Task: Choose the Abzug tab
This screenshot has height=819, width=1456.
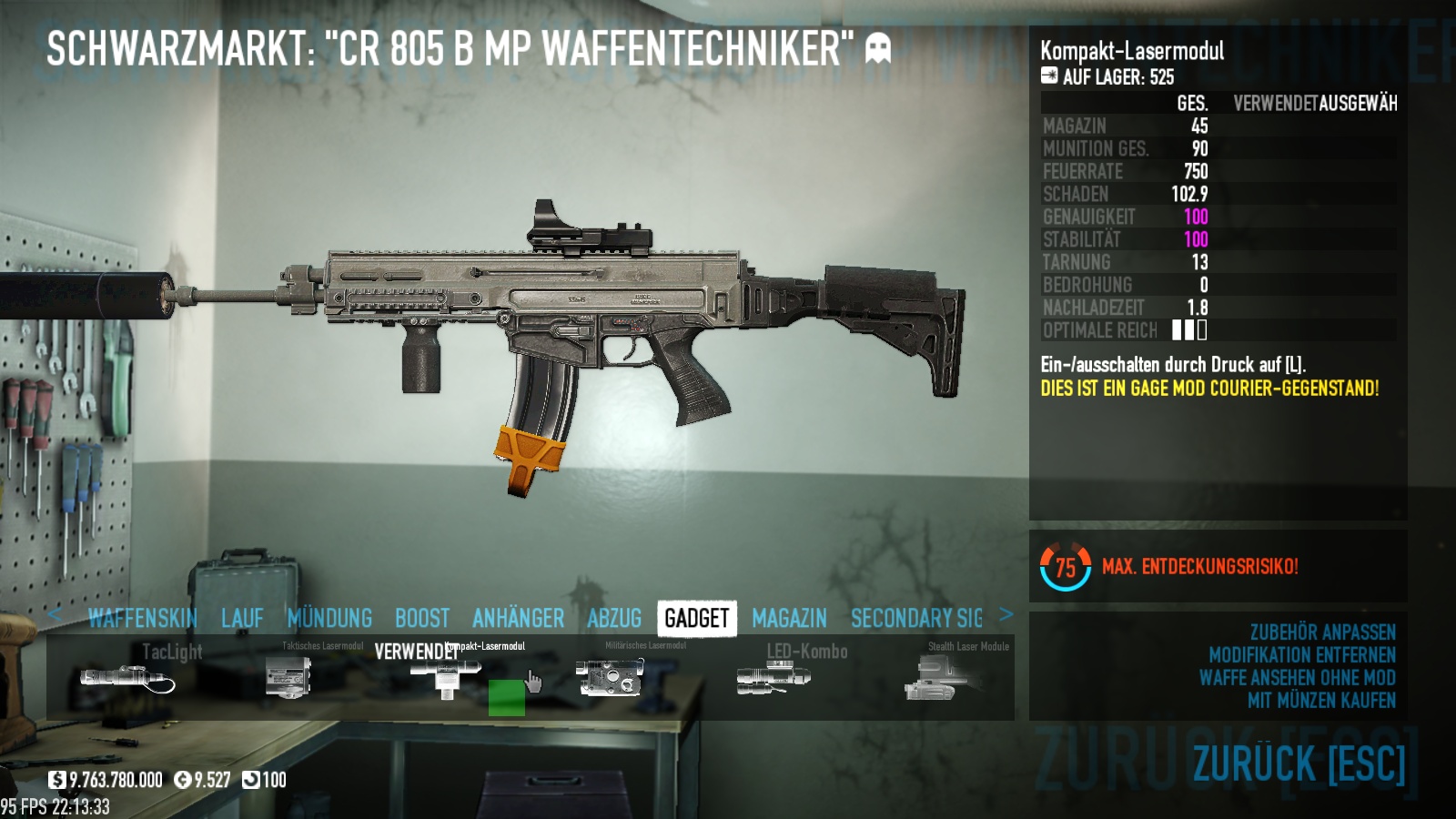Action: tap(614, 619)
